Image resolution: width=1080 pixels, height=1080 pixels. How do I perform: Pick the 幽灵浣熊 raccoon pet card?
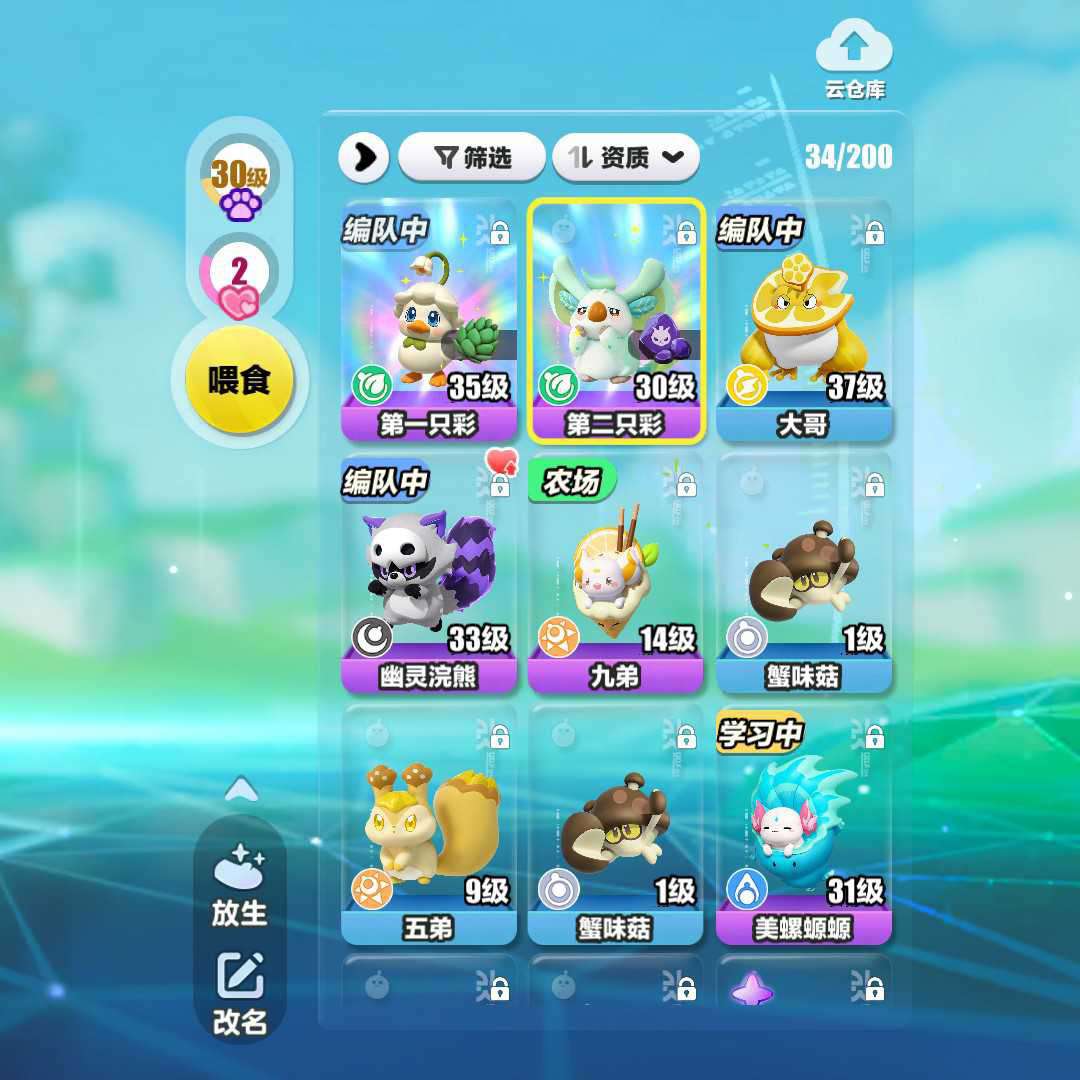pos(429,573)
